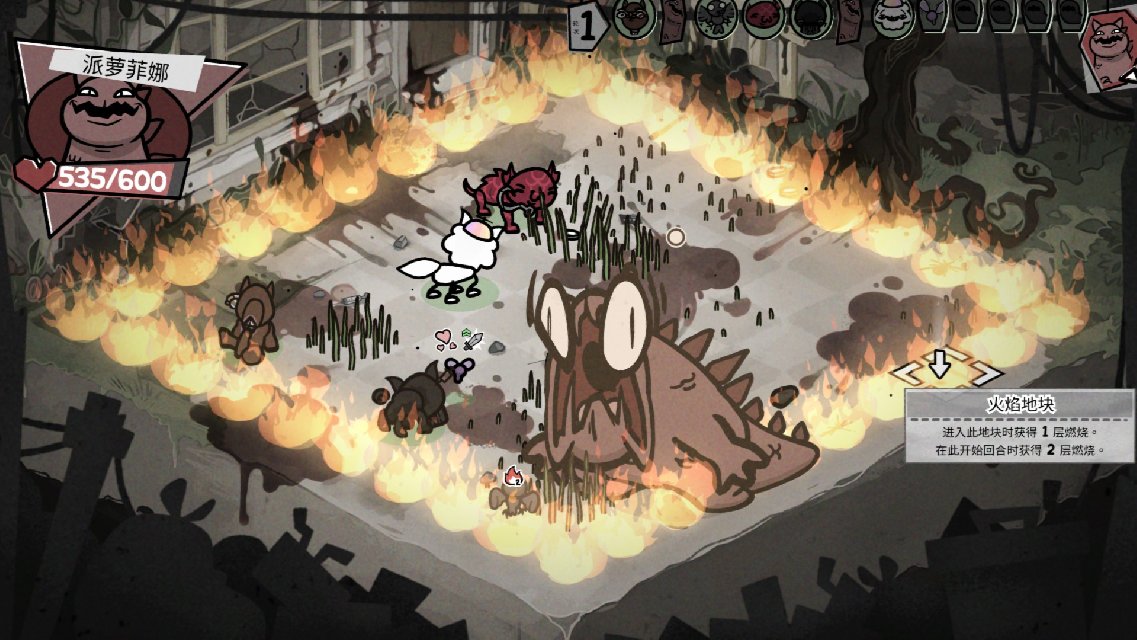Click the purple fly turn-order token
1137x640 pixels.
[932, 17]
